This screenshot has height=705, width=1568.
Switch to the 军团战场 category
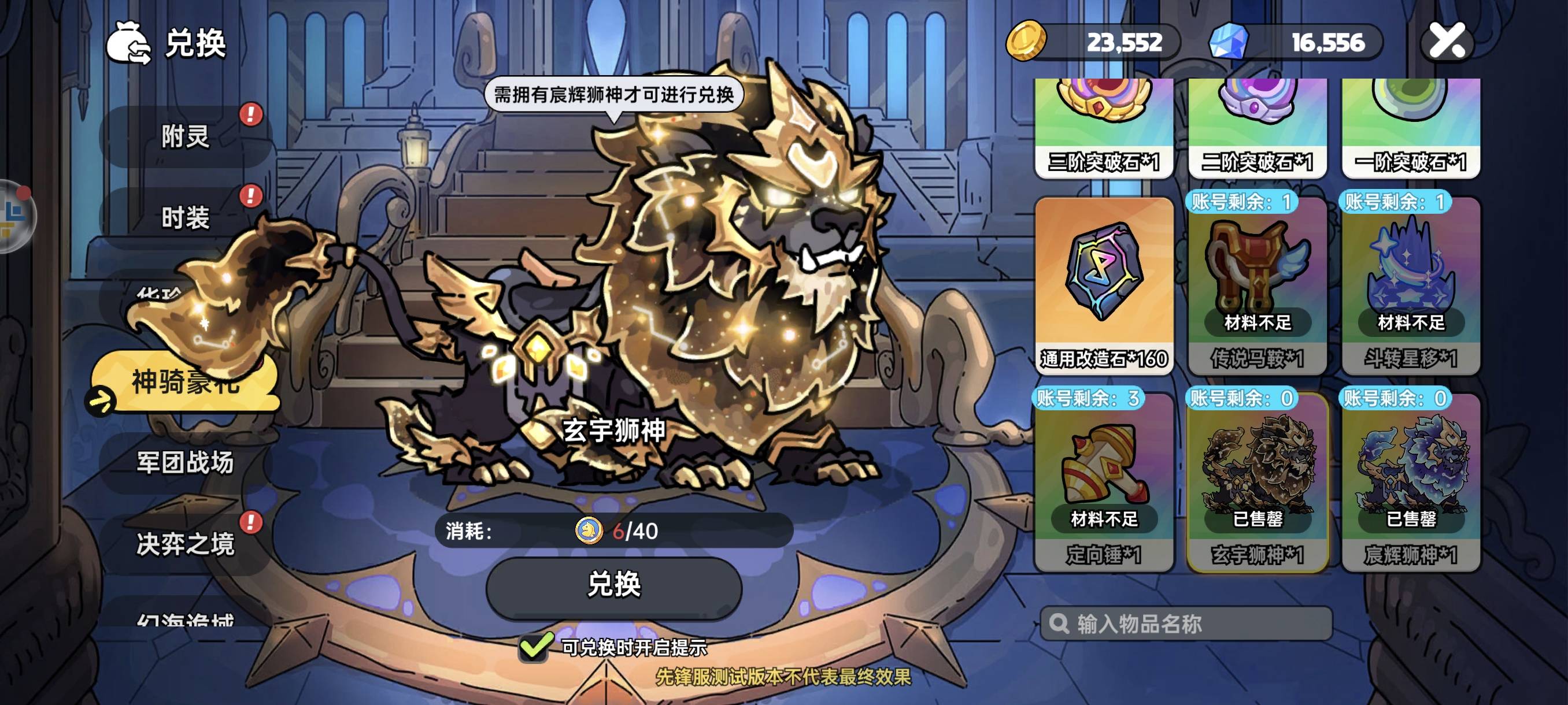click(185, 462)
